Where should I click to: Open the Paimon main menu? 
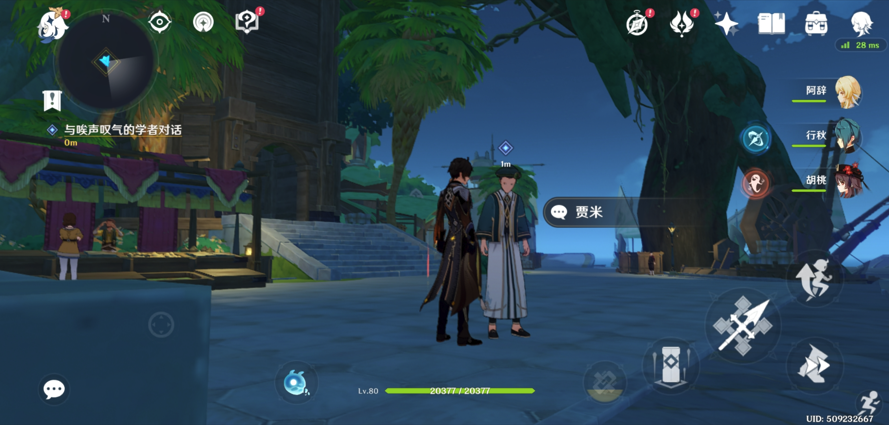tap(52, 25)
